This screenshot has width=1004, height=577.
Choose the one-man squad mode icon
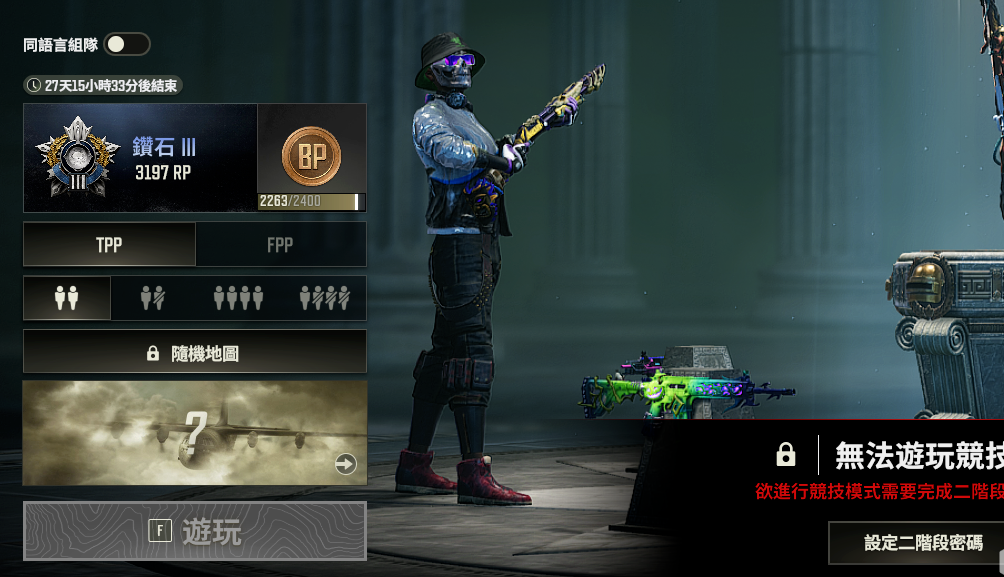click(324, 298)
